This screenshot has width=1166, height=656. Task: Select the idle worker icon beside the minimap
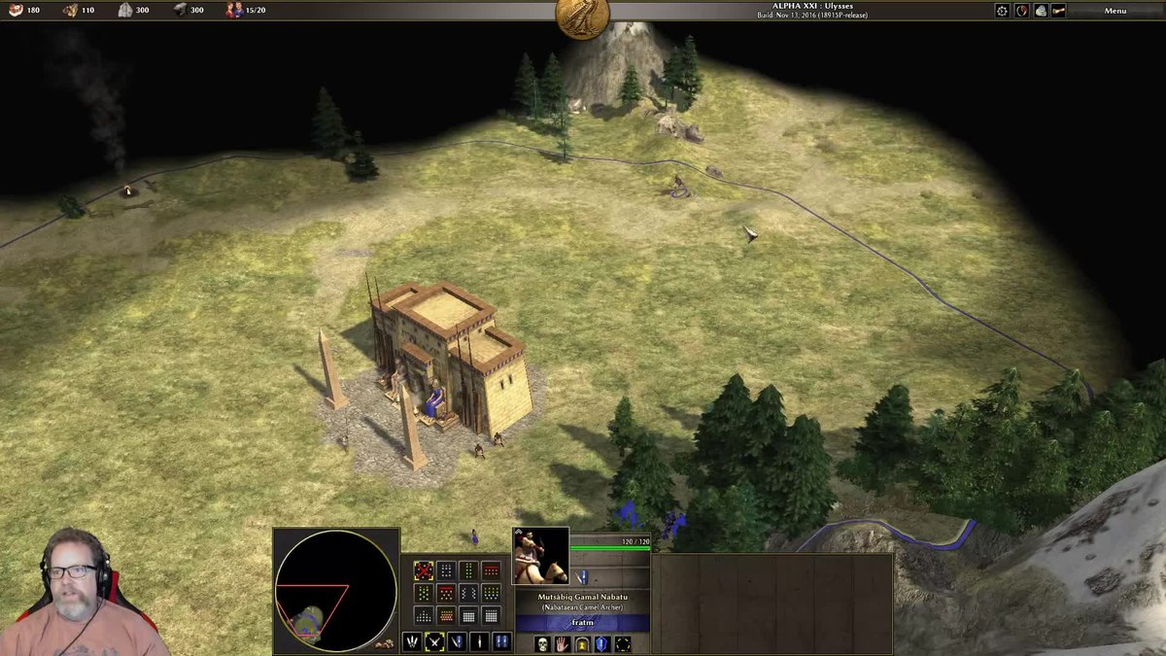point(385,642)
